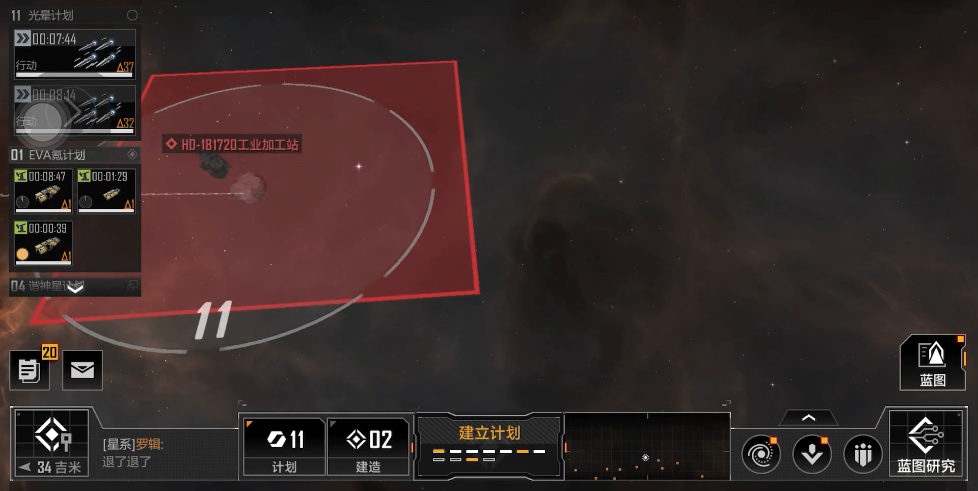
Task: Open the 建造 (build) queue showing 02
Action: point(368,446)
